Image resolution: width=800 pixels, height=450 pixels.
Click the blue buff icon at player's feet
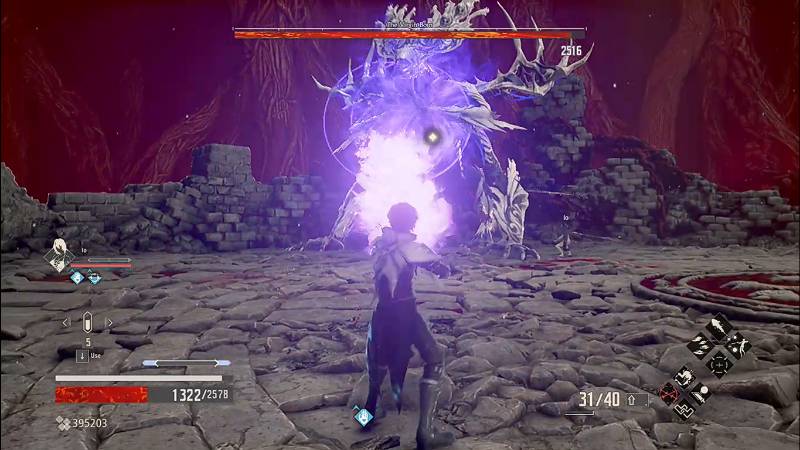(x=362, y=416)
